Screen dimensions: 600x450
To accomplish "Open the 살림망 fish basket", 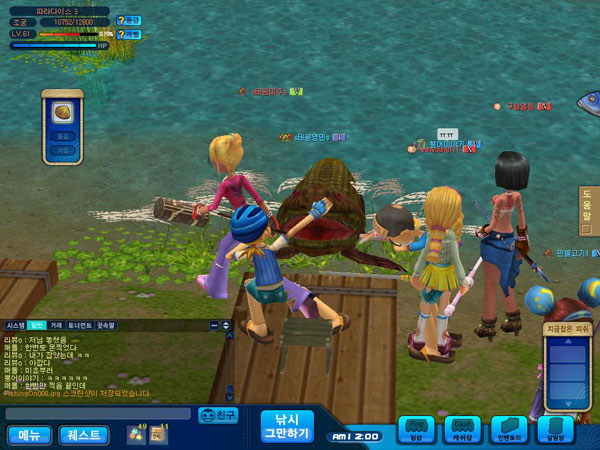I will click(x=556, y=430).
